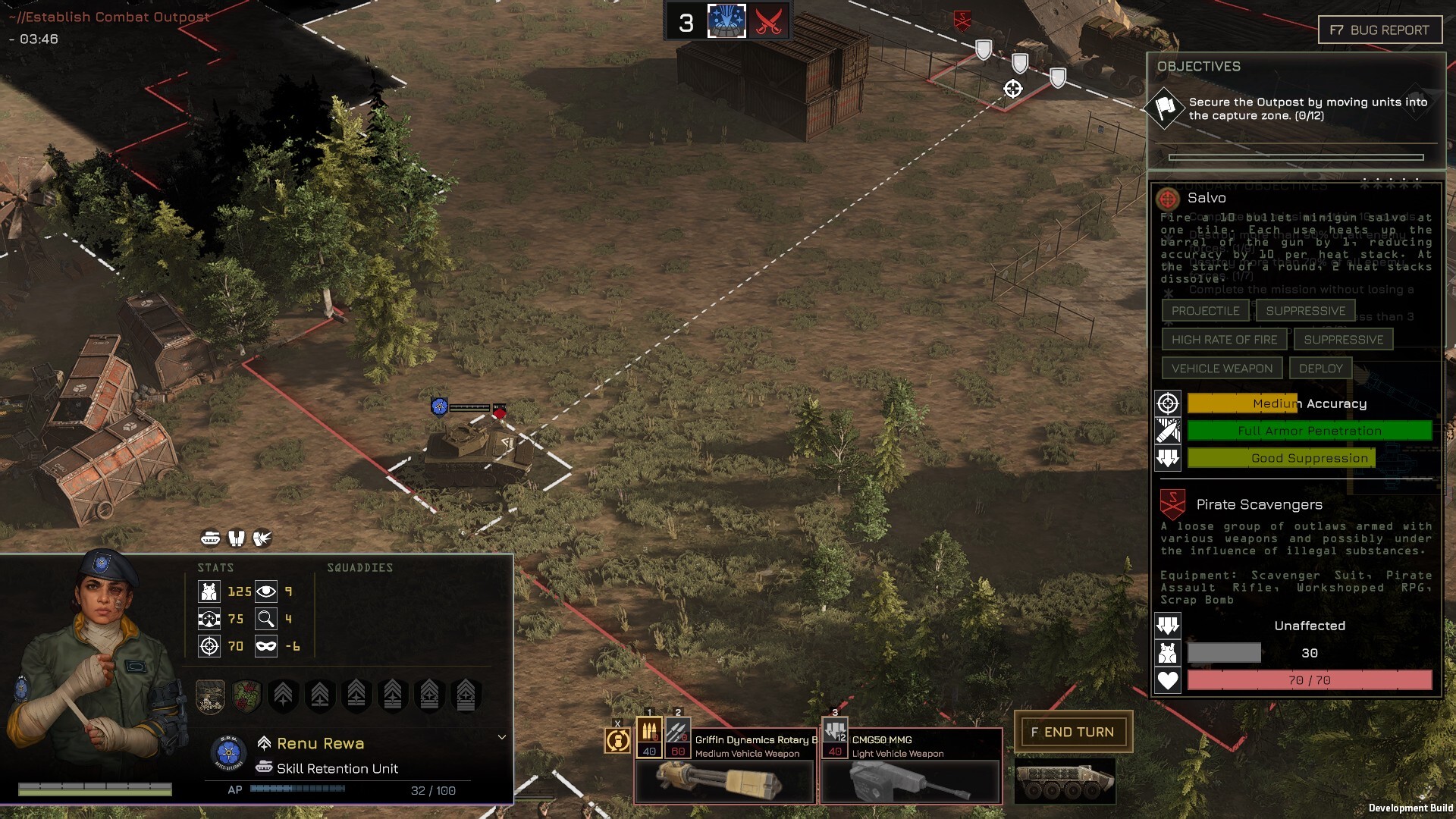Select the tank icon above the stats panel

pyautogui.click(x=210, y=539)
